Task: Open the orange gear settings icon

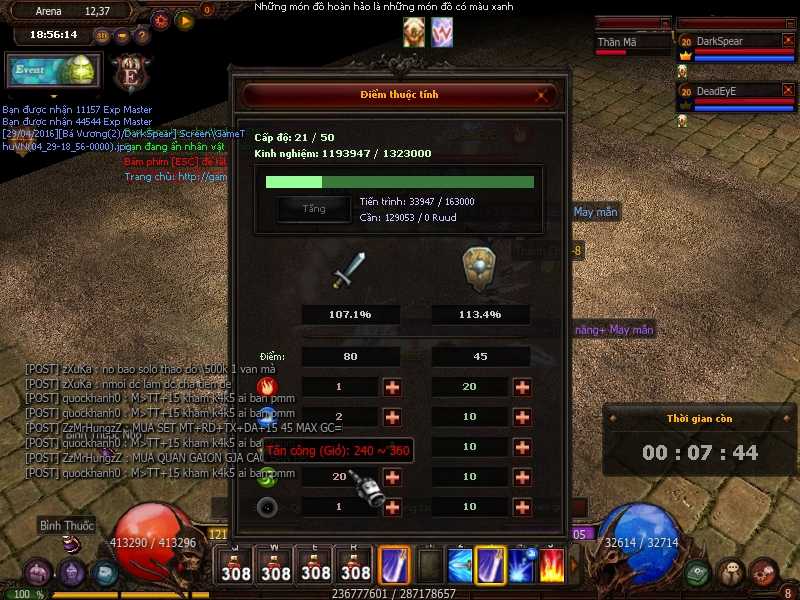Action: (x=161, y=19)
